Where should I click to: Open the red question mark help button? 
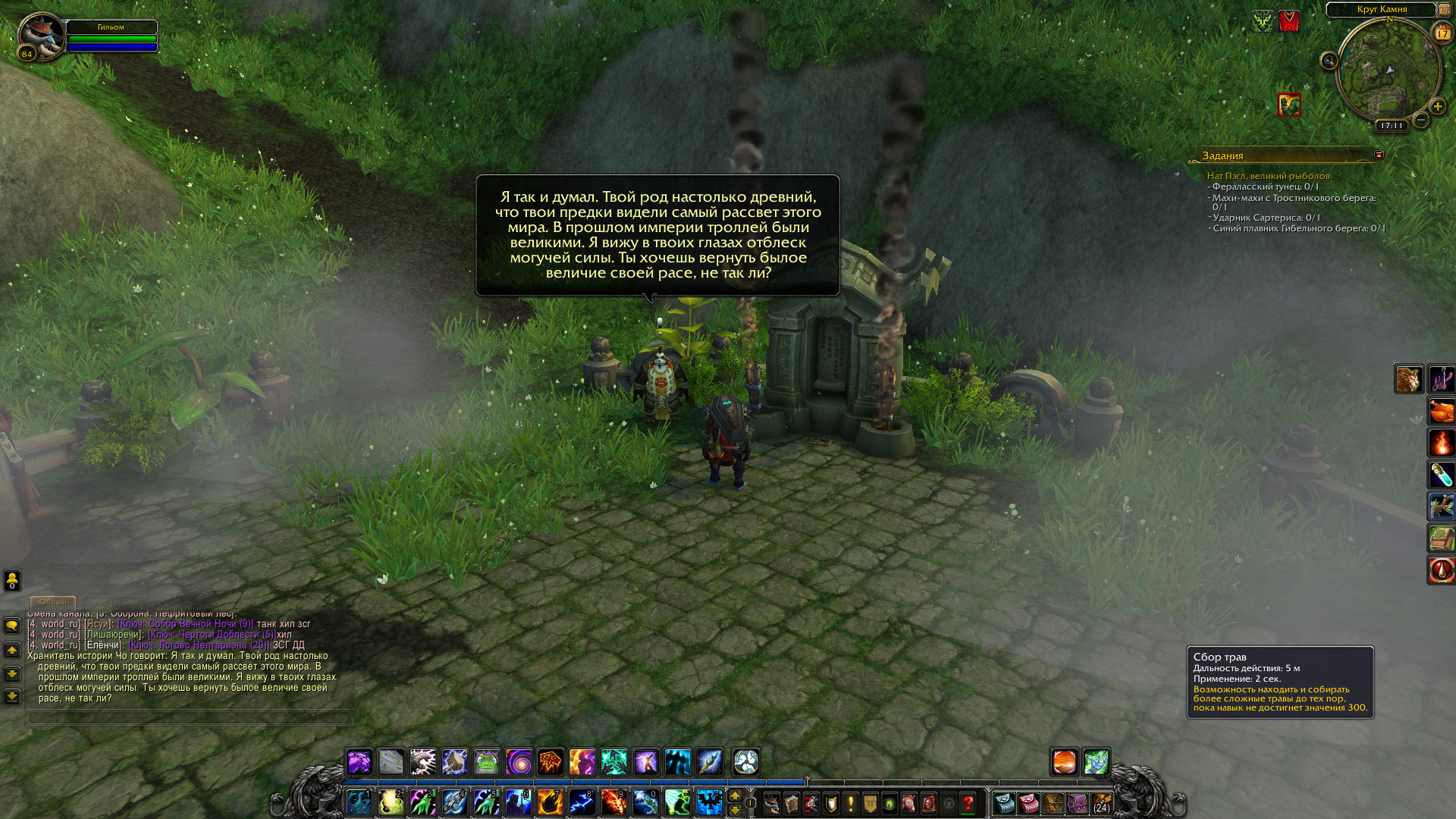pyautogui.click(x=968, y=803)
